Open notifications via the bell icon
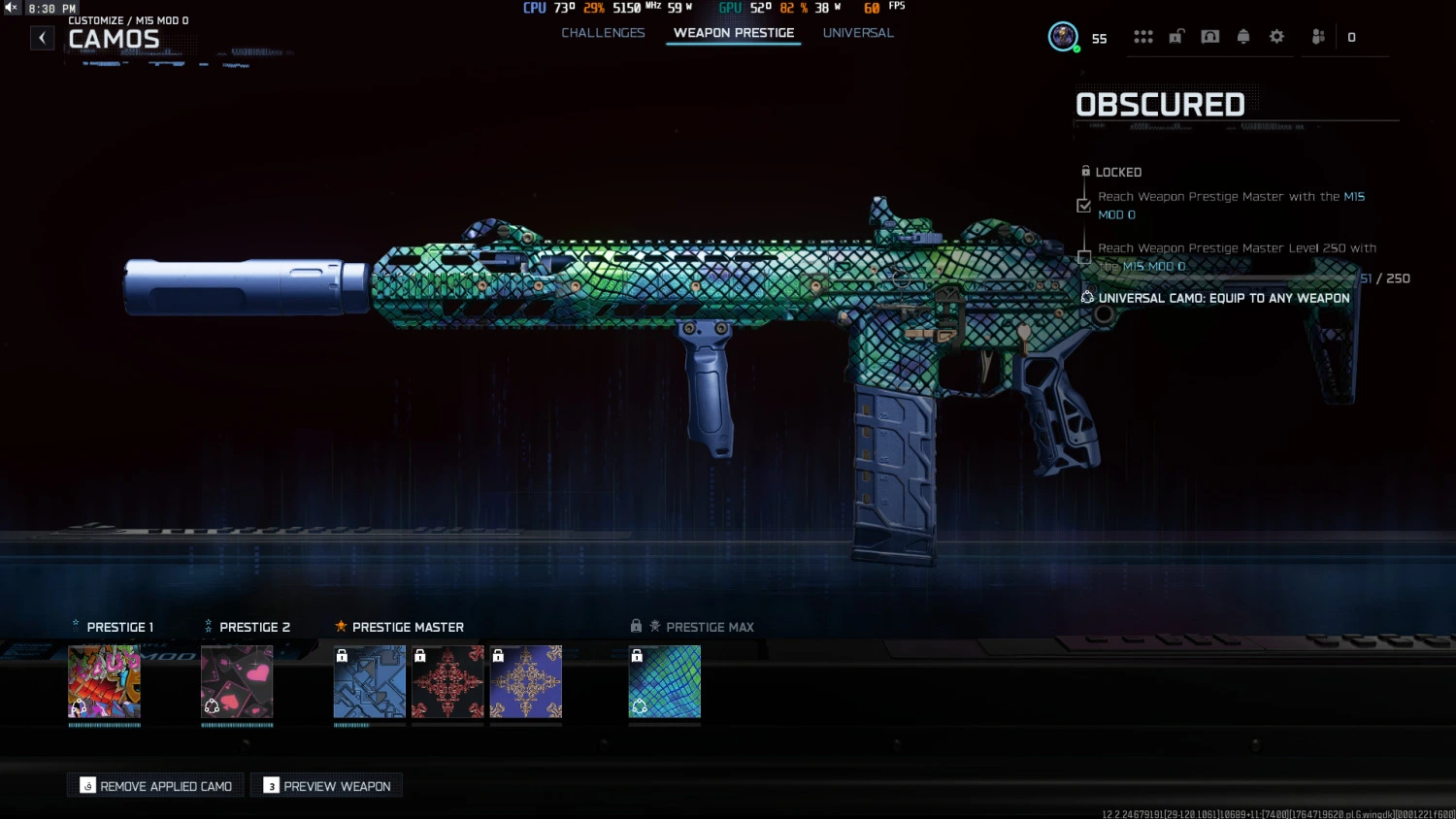This screenshot has width=1456, height=819. (1243, 36)
